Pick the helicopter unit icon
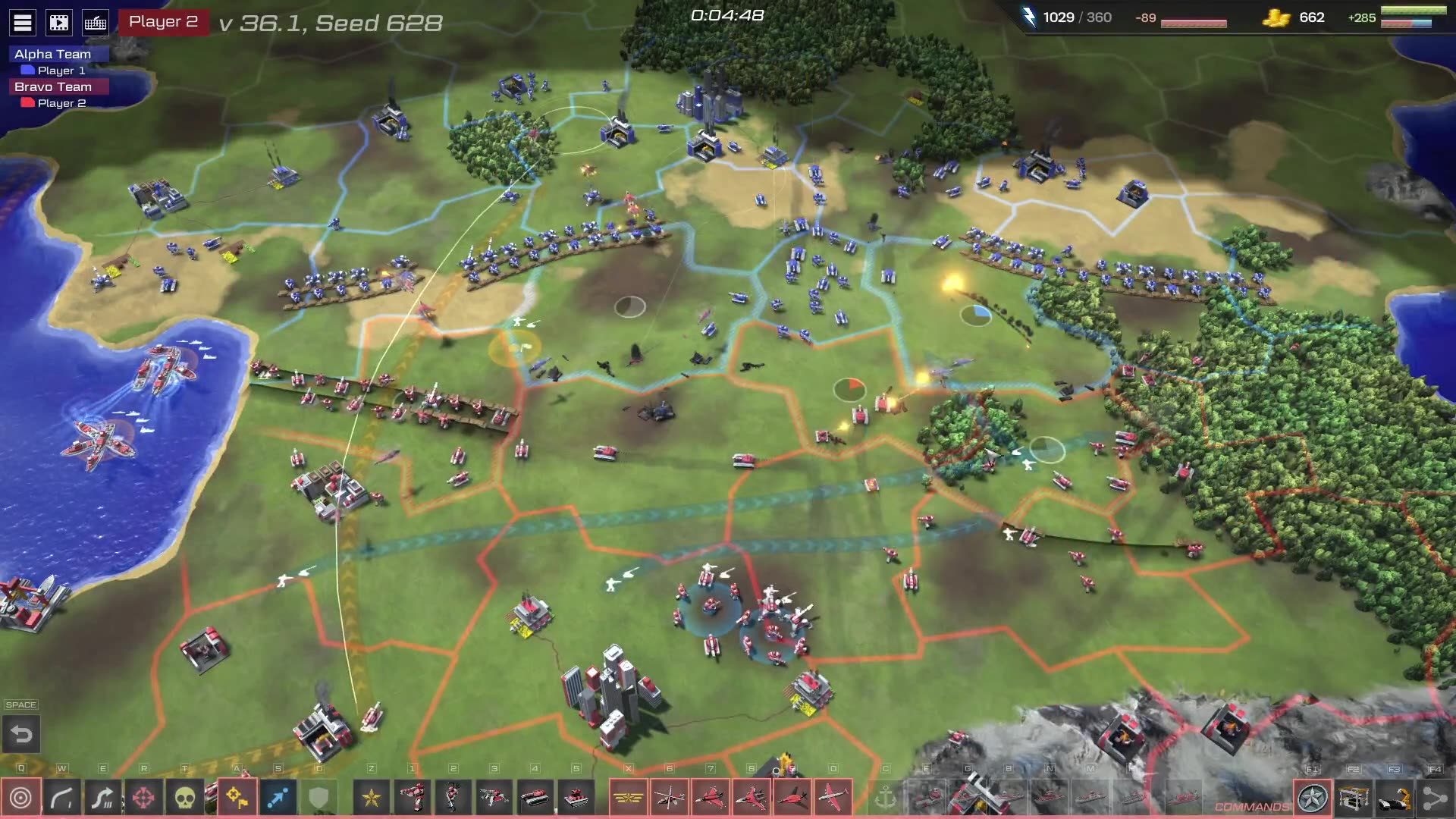This screenshot has height=819, width=1456. (670, 798)
